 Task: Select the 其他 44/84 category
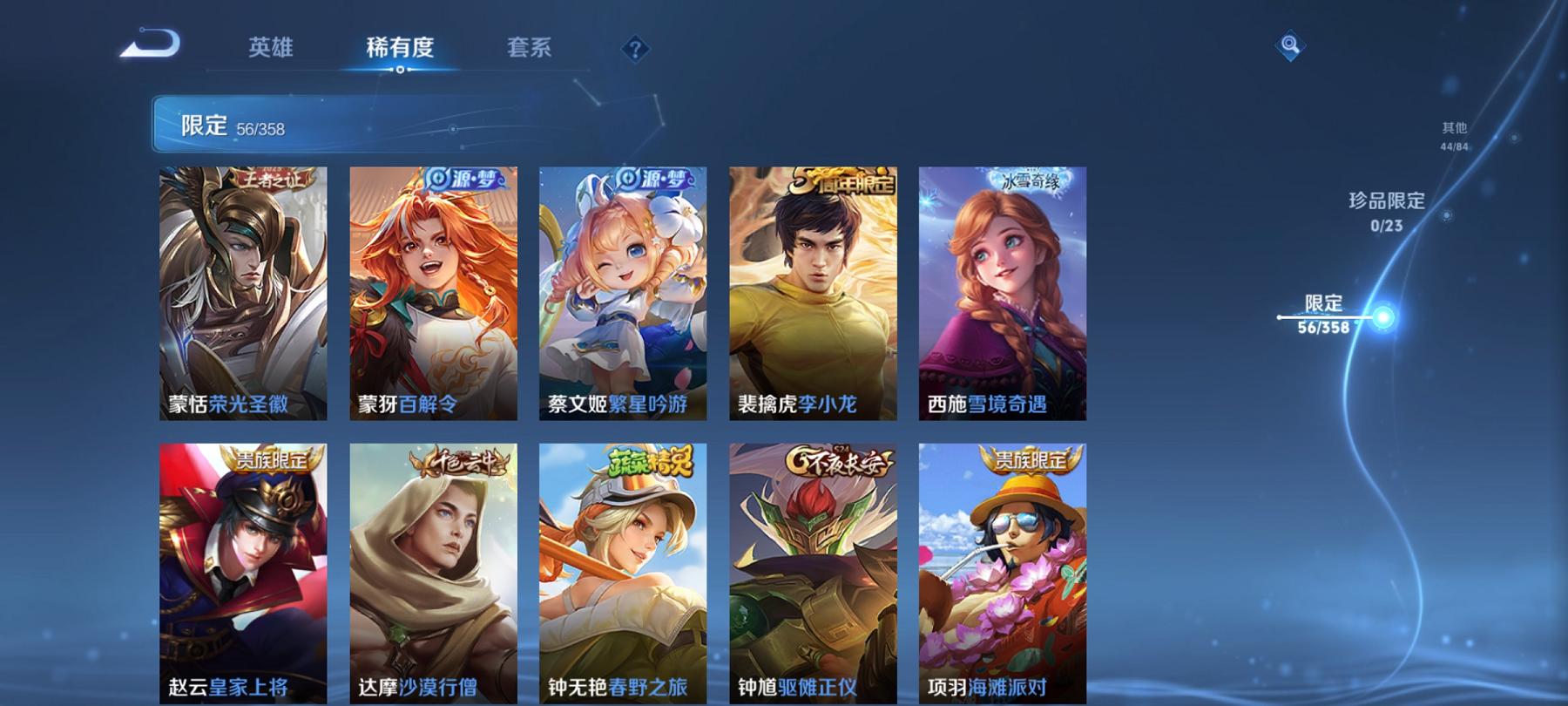pyautogui.click(x=1453, y=135)
